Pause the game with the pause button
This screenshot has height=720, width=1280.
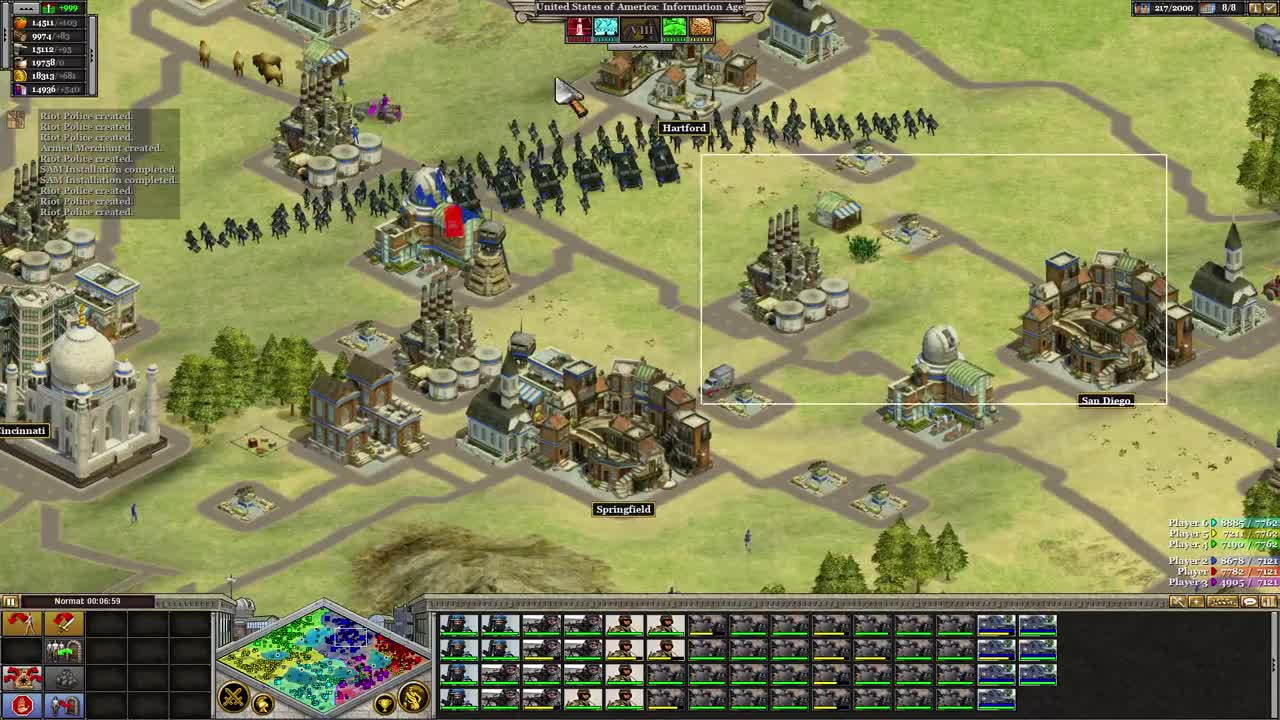coord(10,601)
